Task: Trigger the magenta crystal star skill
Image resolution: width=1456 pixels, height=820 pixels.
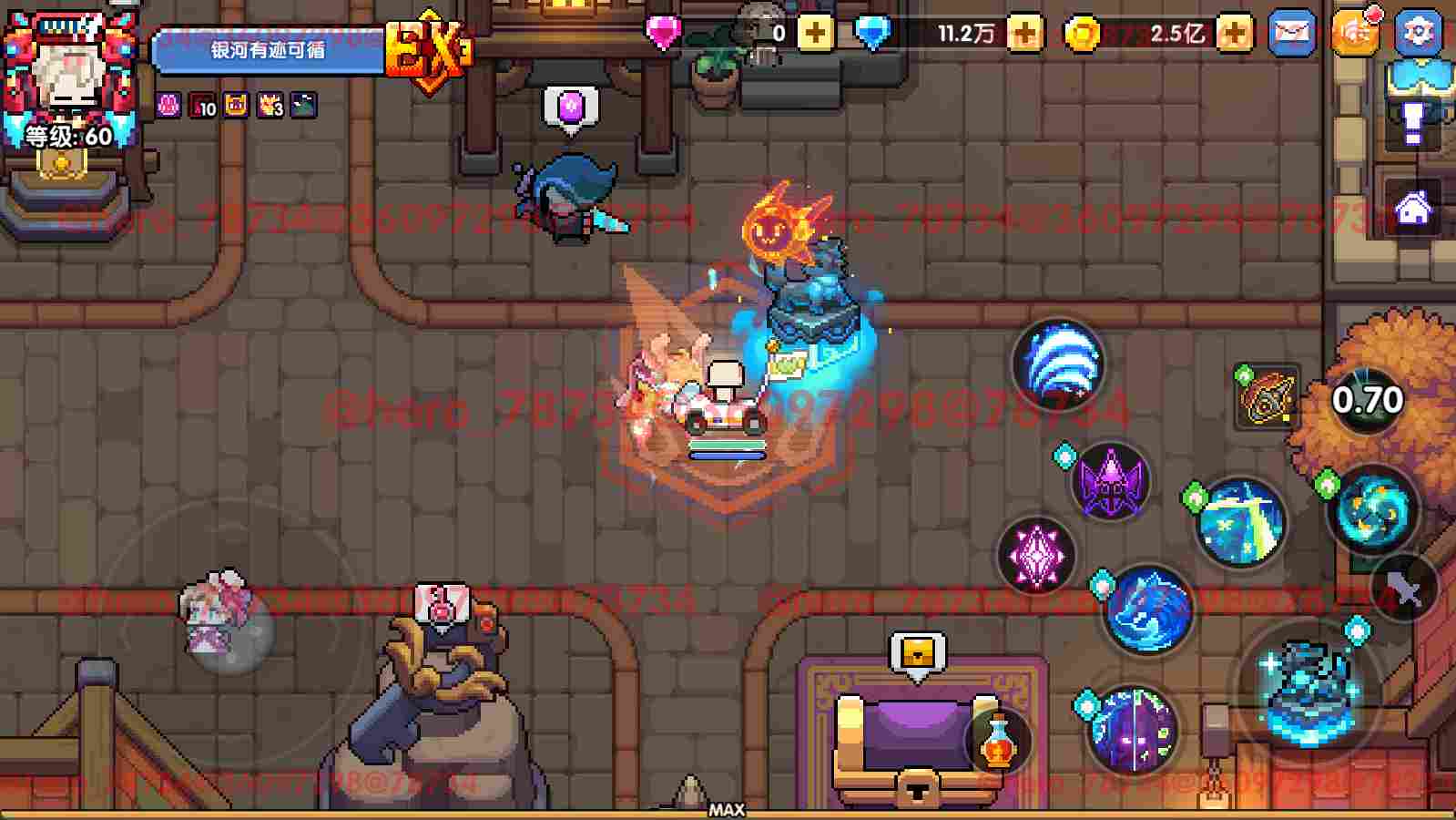Action: pyautogui.click(x=1037, y=556)
